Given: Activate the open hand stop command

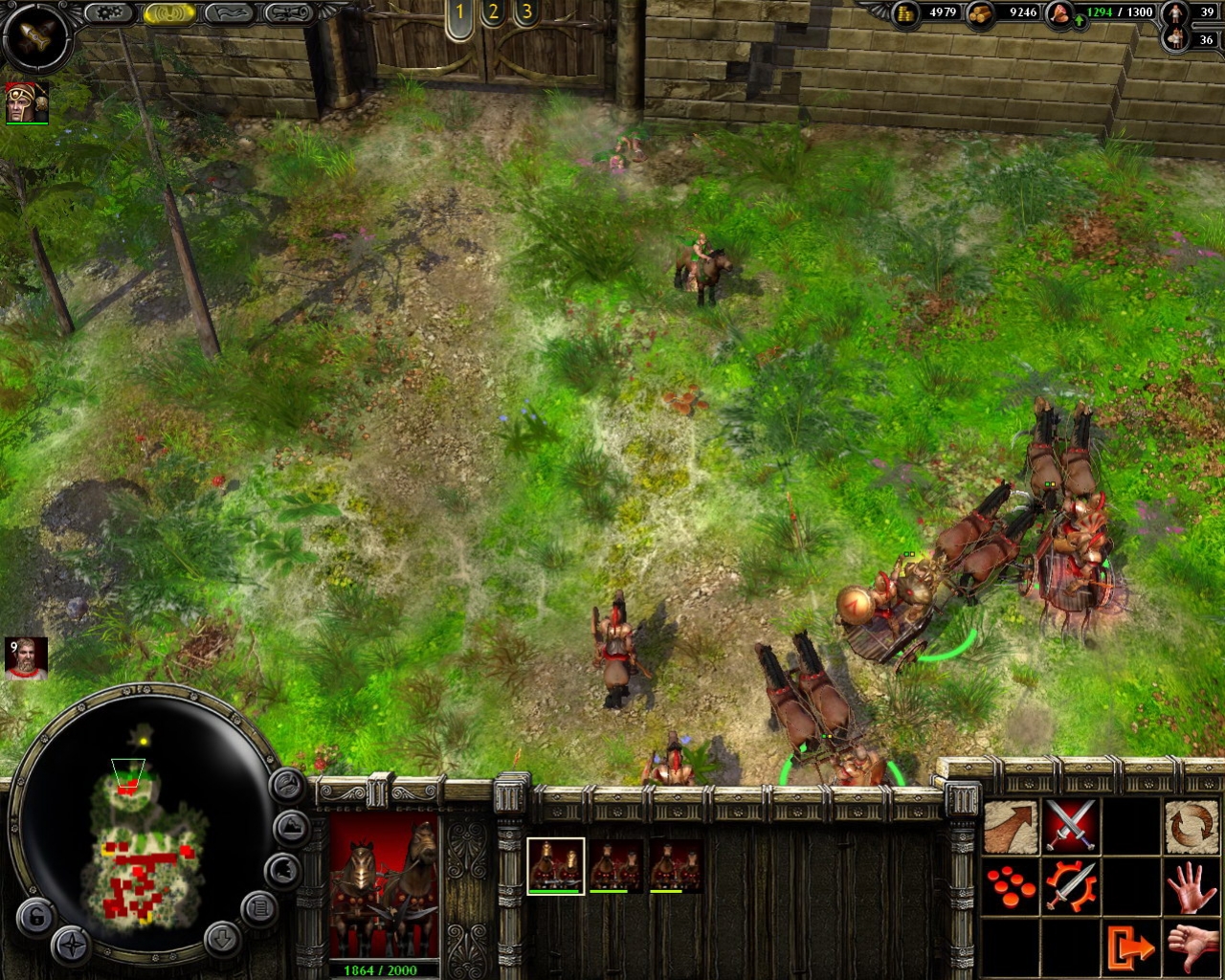Looking at the screenshot, I should pos(1192,886).
